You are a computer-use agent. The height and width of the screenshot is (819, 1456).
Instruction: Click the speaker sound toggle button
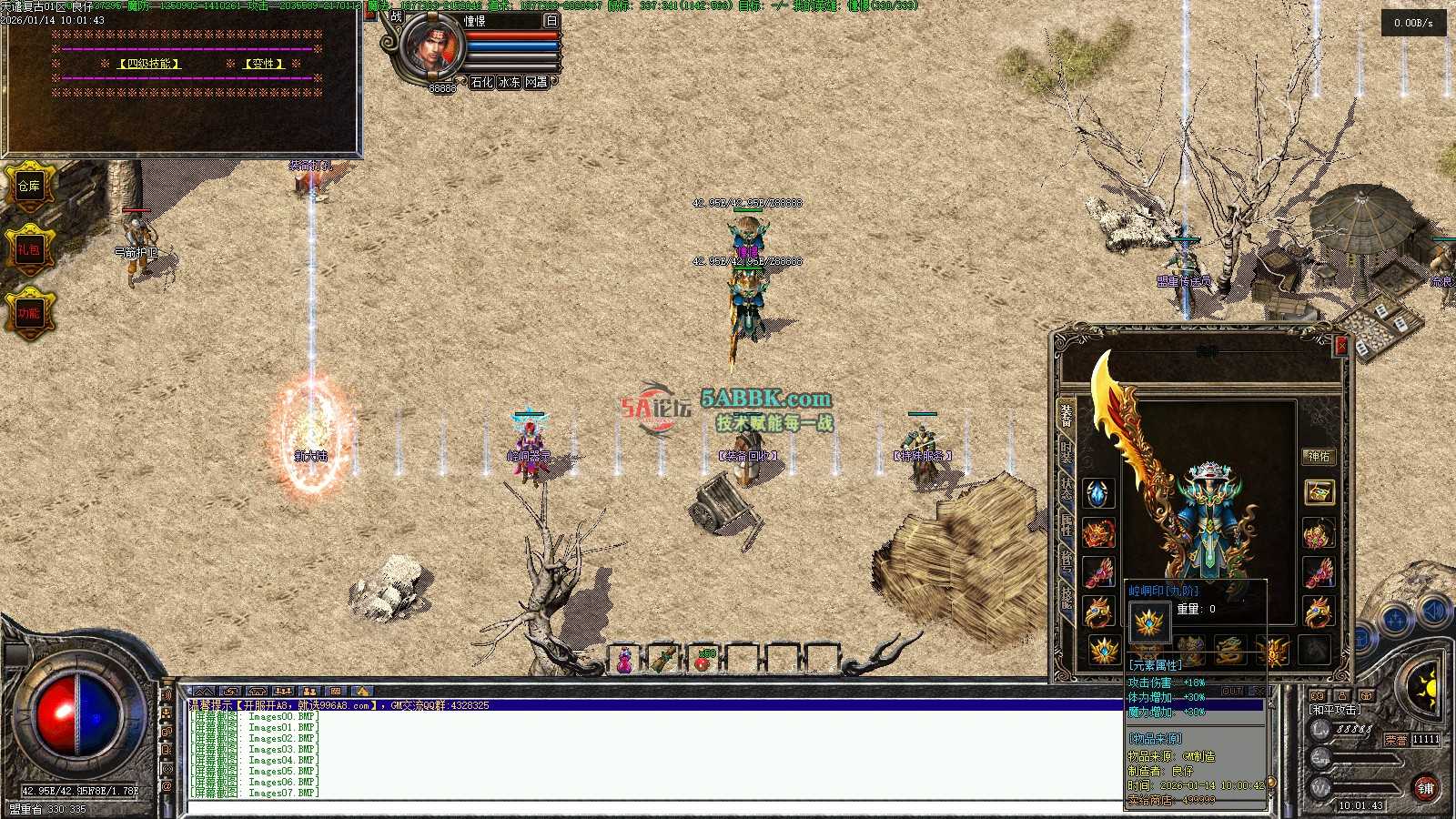[1434, 611]
